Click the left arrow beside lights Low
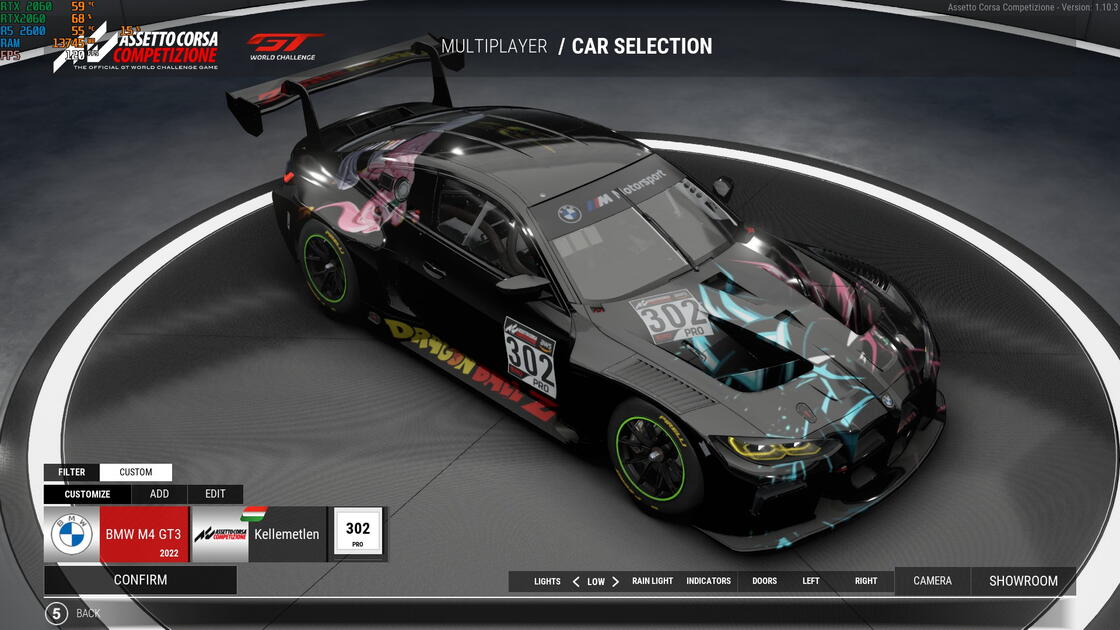Screen dimensions: 1120x630 [x=576, y=581]
